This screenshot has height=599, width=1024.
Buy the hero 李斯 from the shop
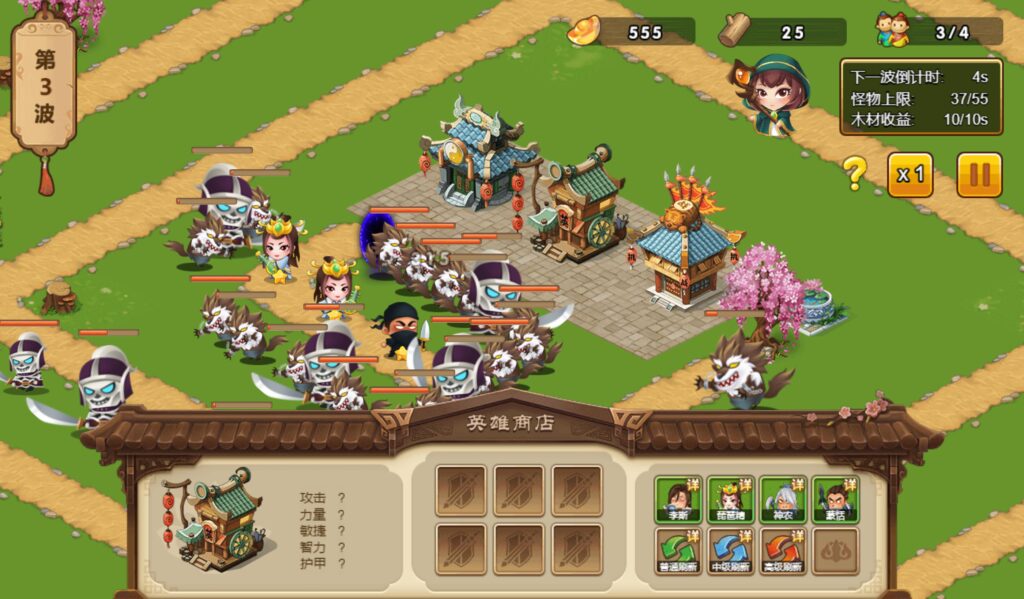678,499
